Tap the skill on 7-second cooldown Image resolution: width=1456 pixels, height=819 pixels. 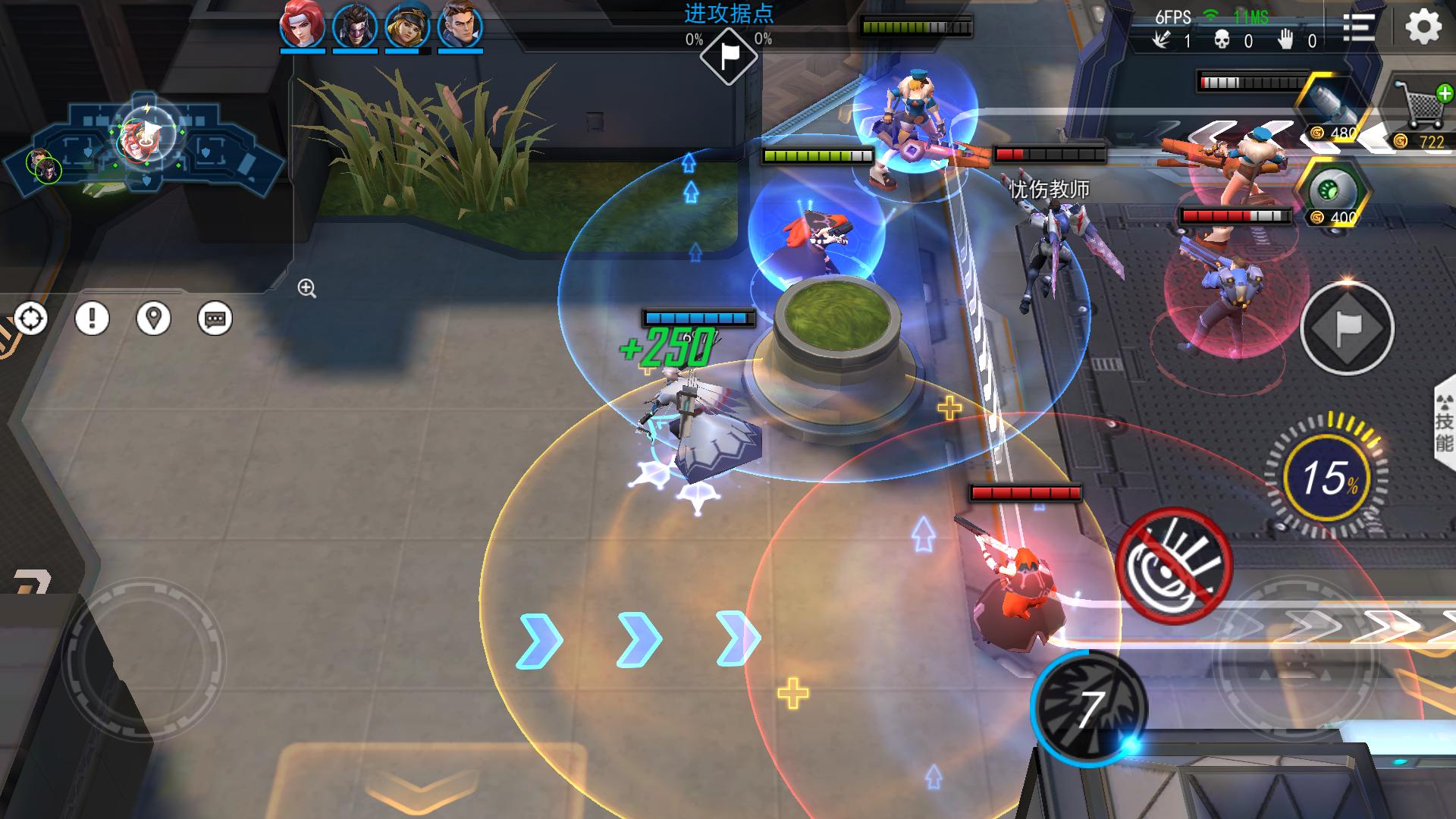[x=1089, y=708]
